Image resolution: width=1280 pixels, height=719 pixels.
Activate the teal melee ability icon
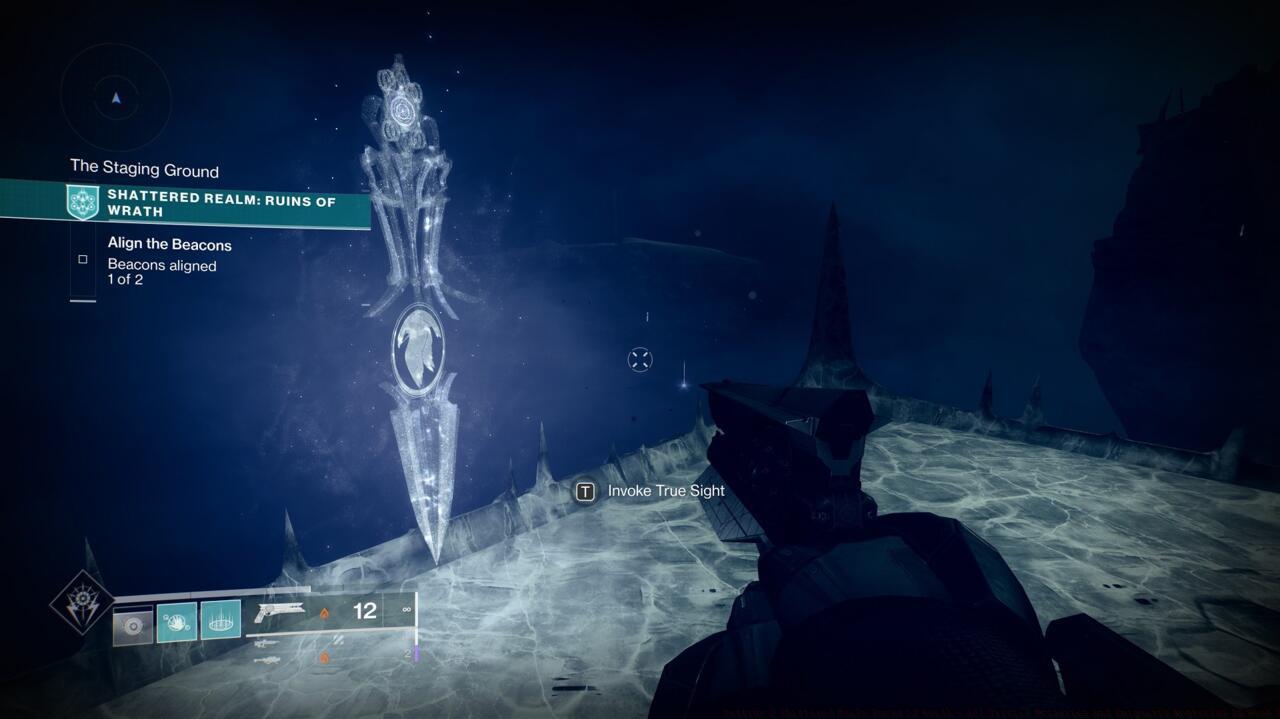click(177, 622)
